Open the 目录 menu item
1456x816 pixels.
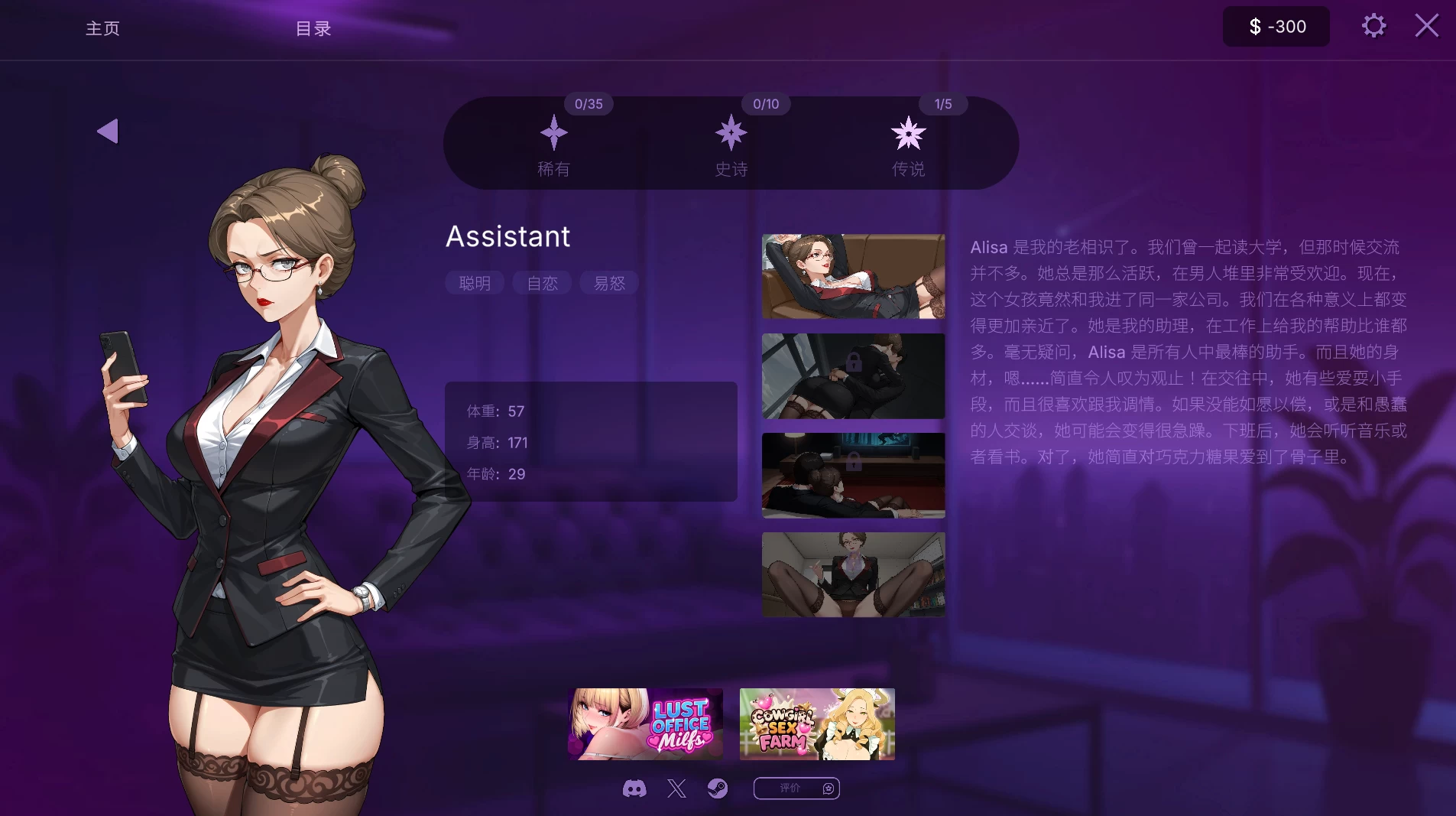(x=311, y=28)
